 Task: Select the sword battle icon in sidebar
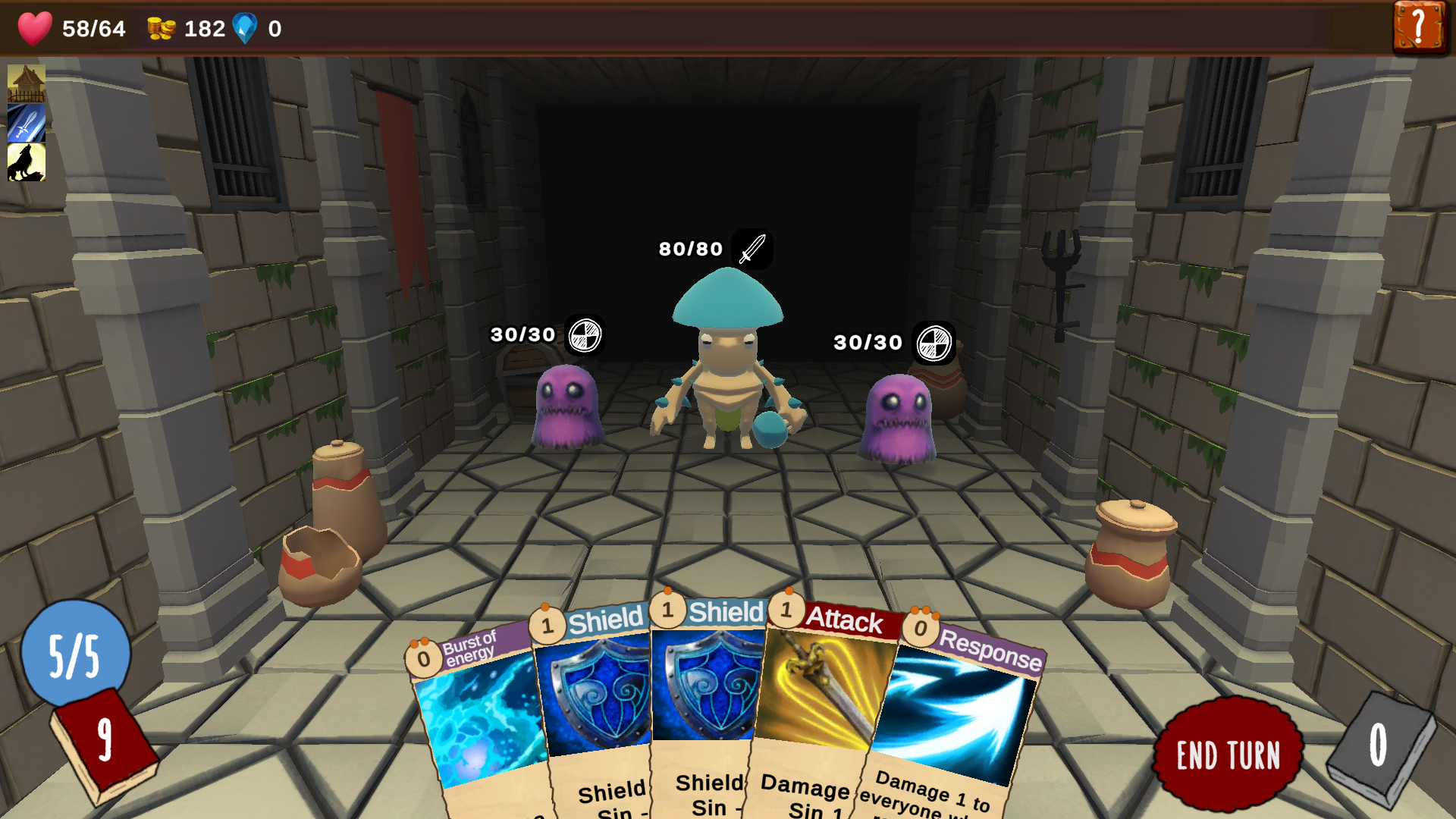click(x=26, y=124)
